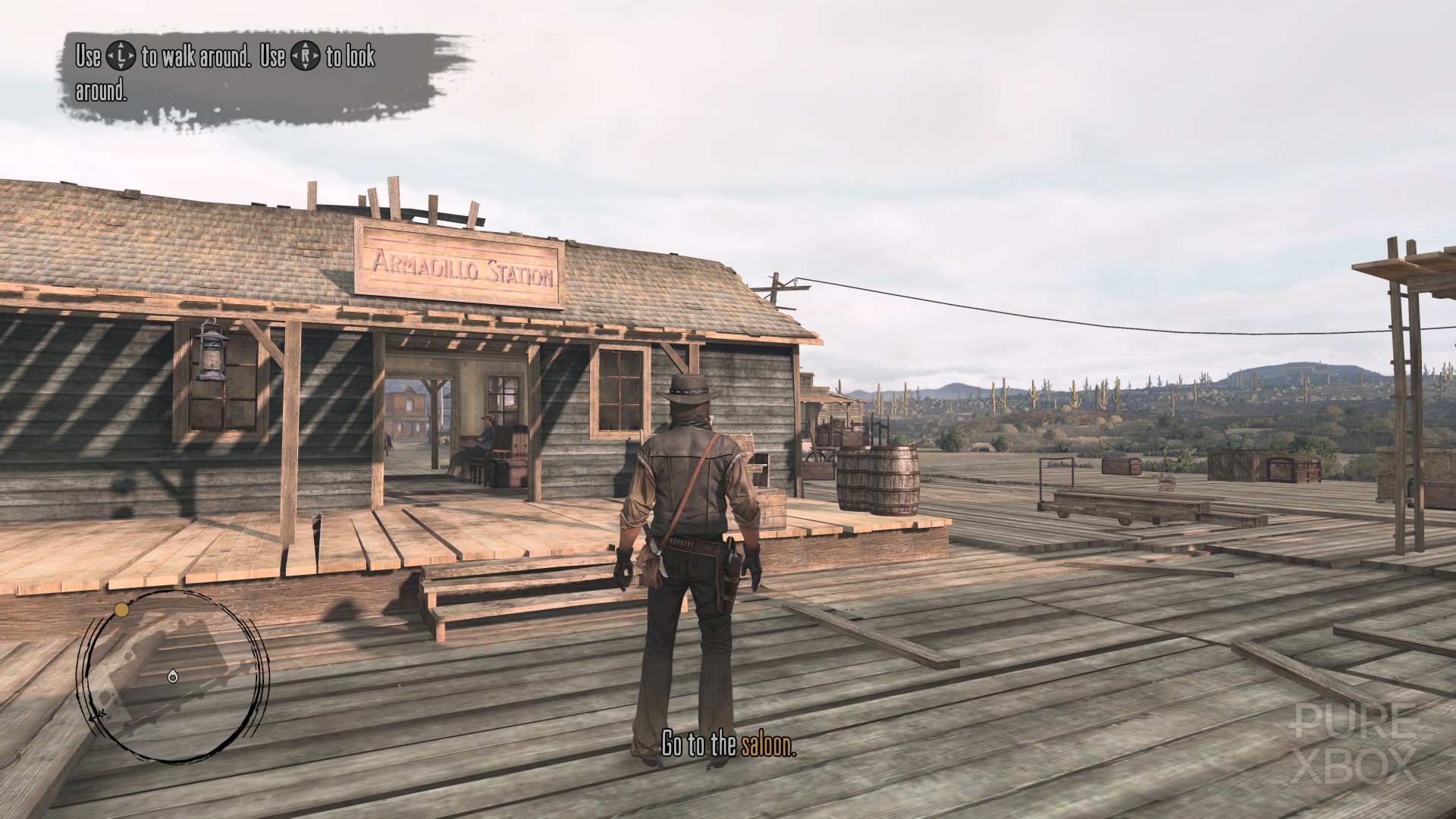Click the circular minimap

click(x=174, y=676)
